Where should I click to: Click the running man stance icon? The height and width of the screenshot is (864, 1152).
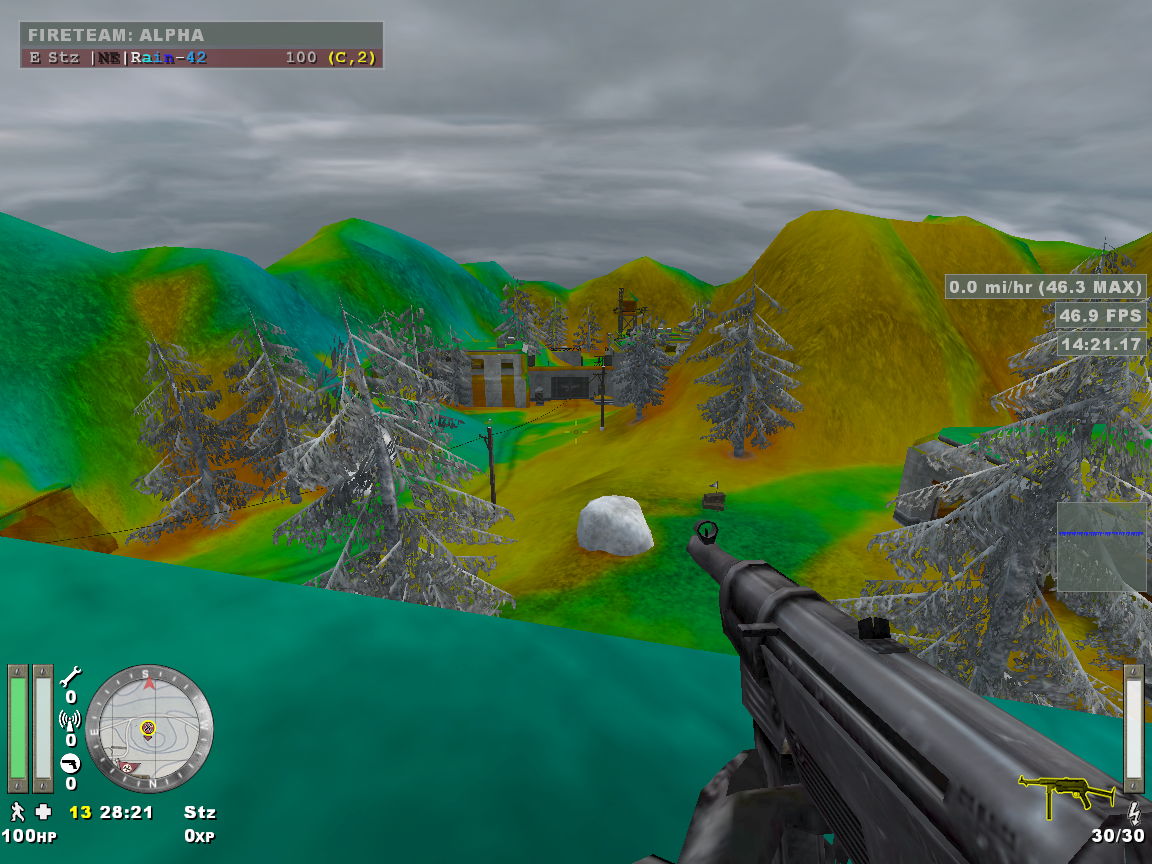(x=17, y=811)
